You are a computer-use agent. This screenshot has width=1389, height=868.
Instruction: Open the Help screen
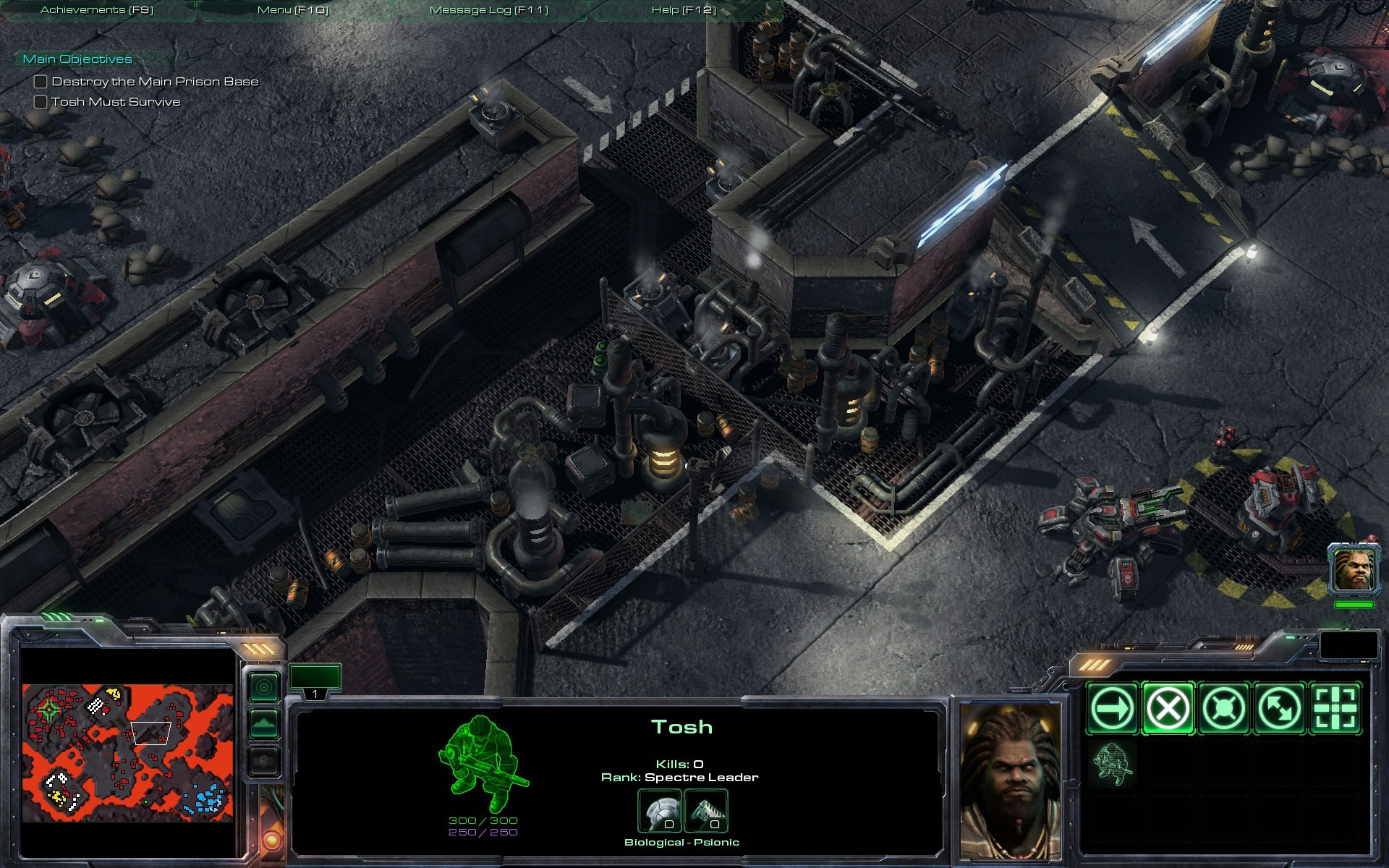click(684, 10)
